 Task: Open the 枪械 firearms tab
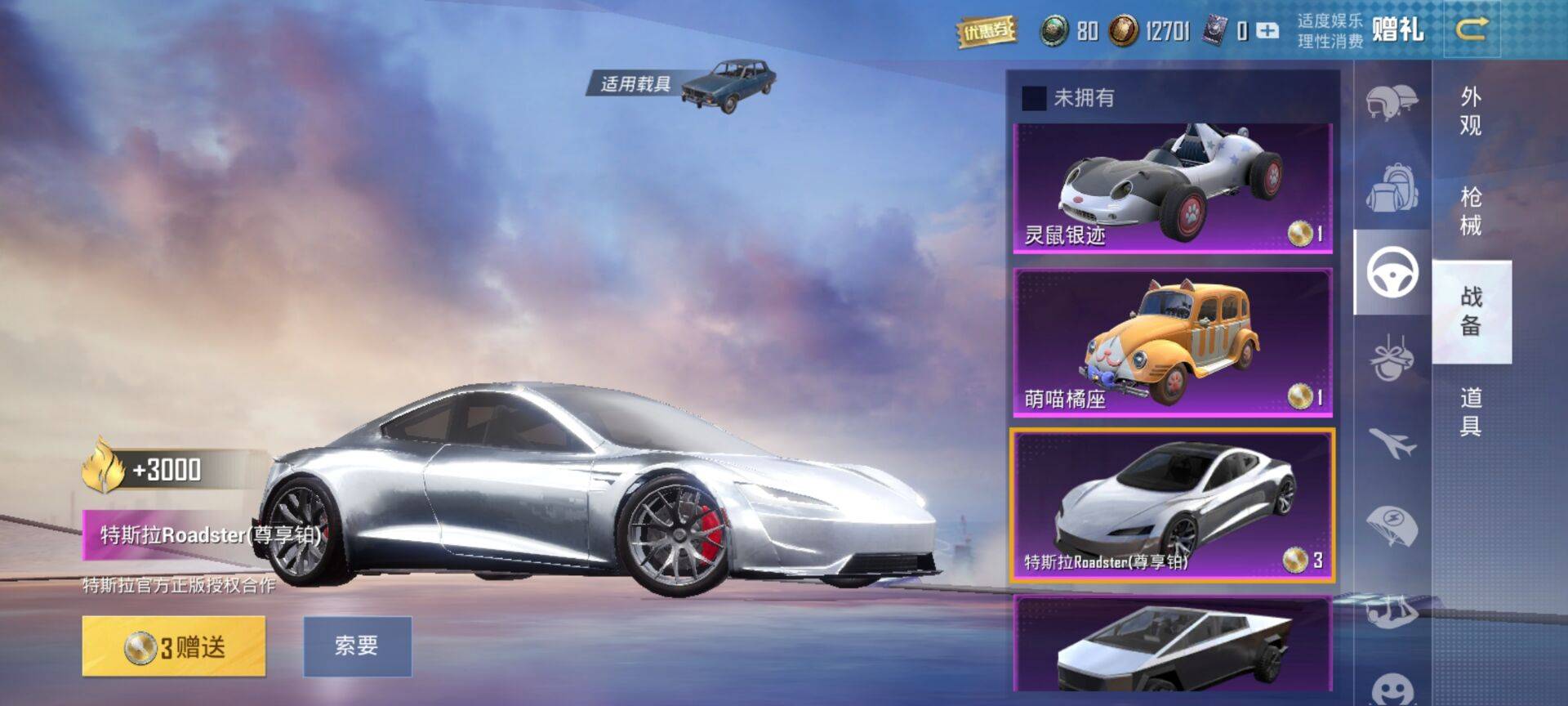[x=1471, y=211]
